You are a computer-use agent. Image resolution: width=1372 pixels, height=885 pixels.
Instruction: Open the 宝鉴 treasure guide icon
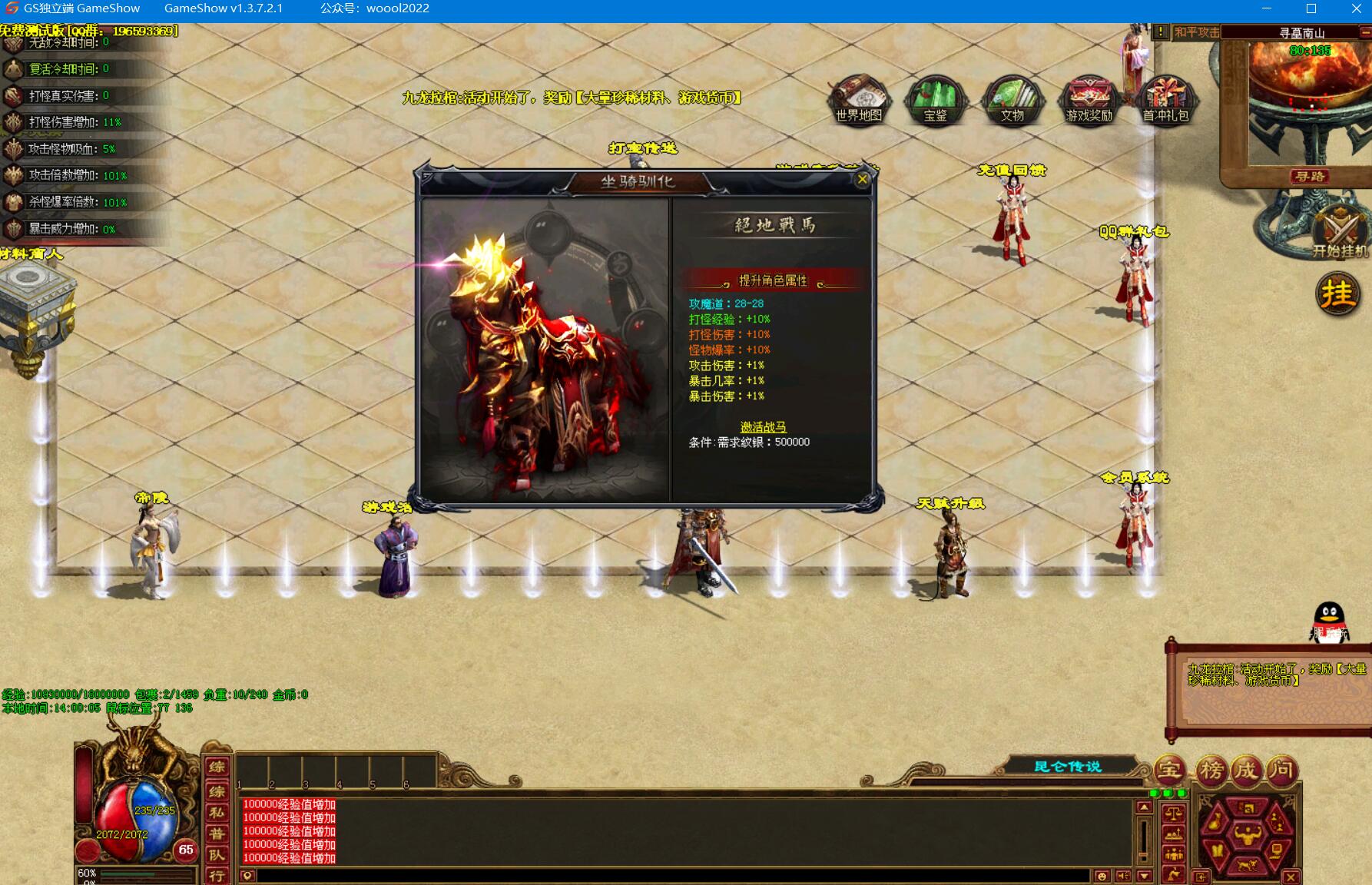click(x=935, y=100)
